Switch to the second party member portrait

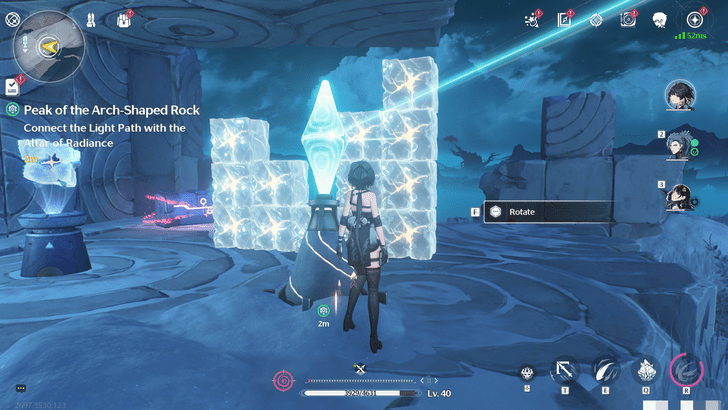(x=685, y=144)
